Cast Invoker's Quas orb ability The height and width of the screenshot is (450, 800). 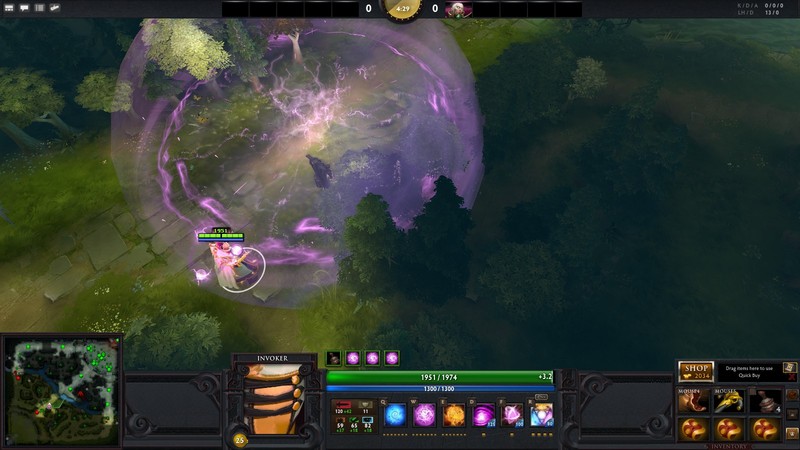point(396,414)
